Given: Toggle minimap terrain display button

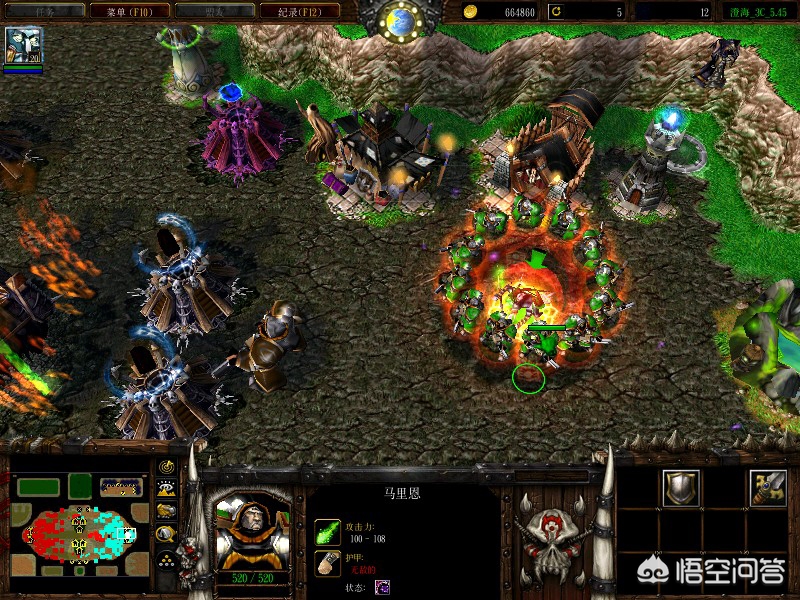Looking at the screenshot, I should (167, 489).
